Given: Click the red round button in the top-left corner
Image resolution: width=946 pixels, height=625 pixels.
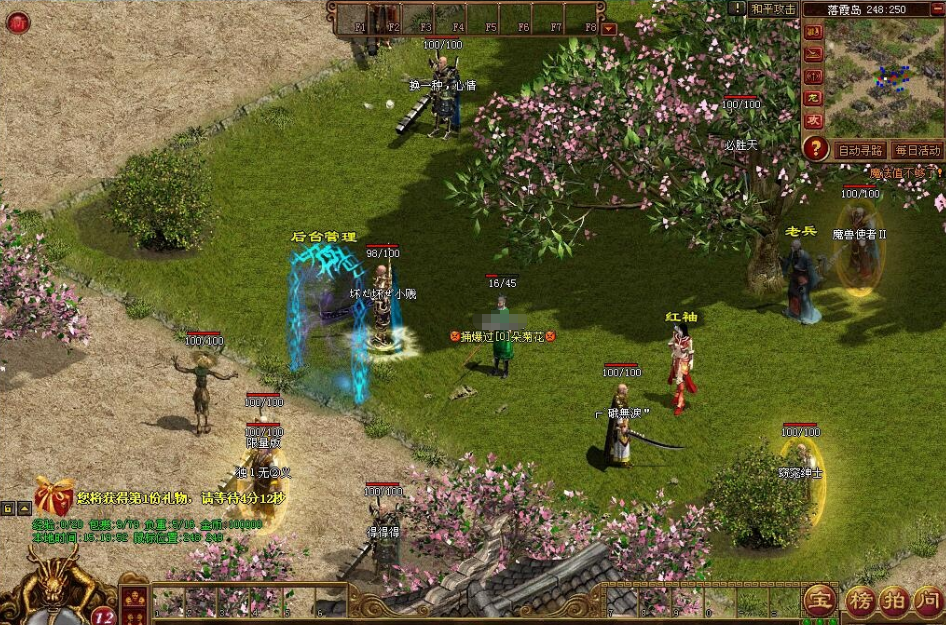Looking at the screenshot, I should [x=17, y=23].
